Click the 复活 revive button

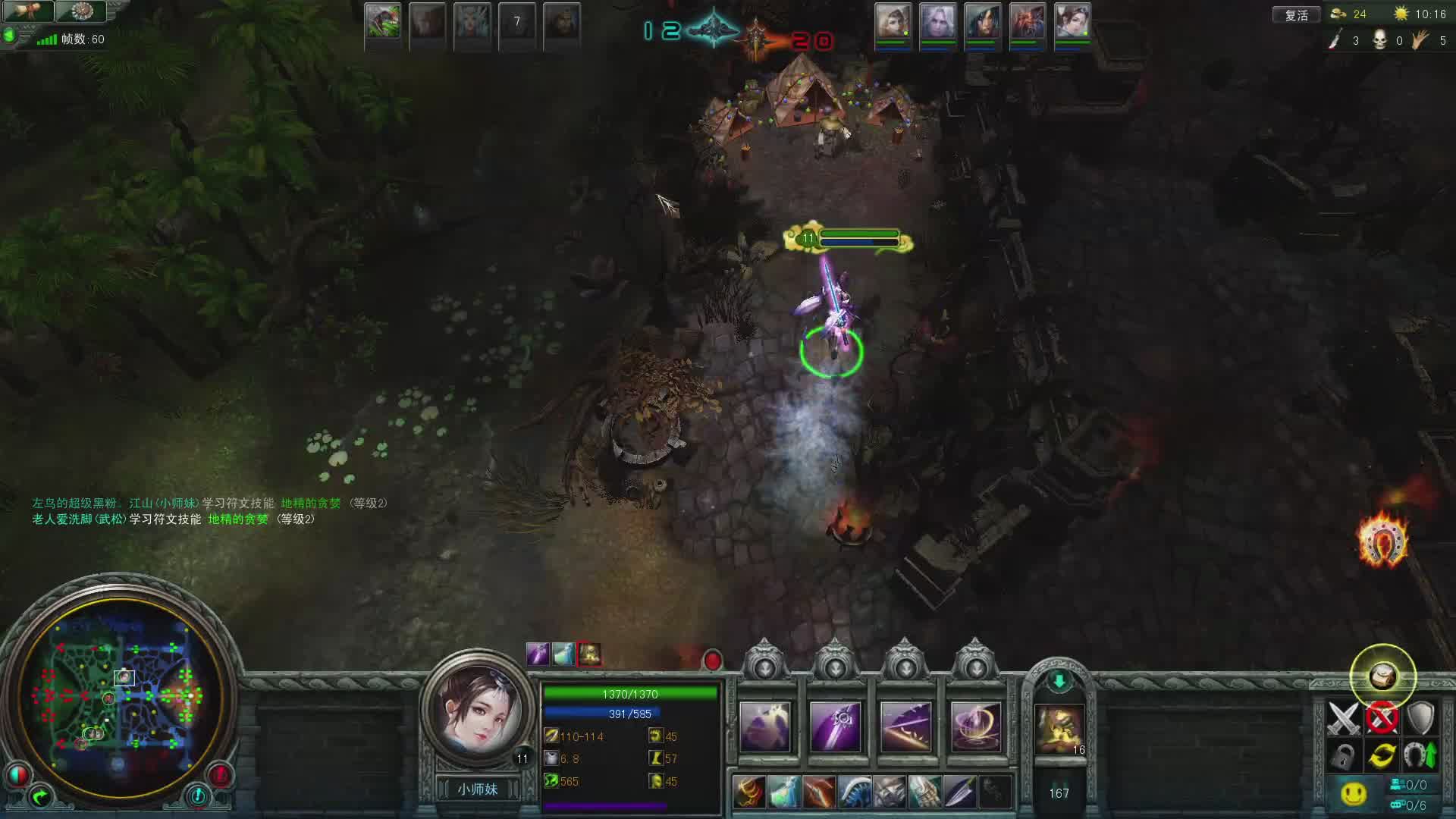point(1296,14)
